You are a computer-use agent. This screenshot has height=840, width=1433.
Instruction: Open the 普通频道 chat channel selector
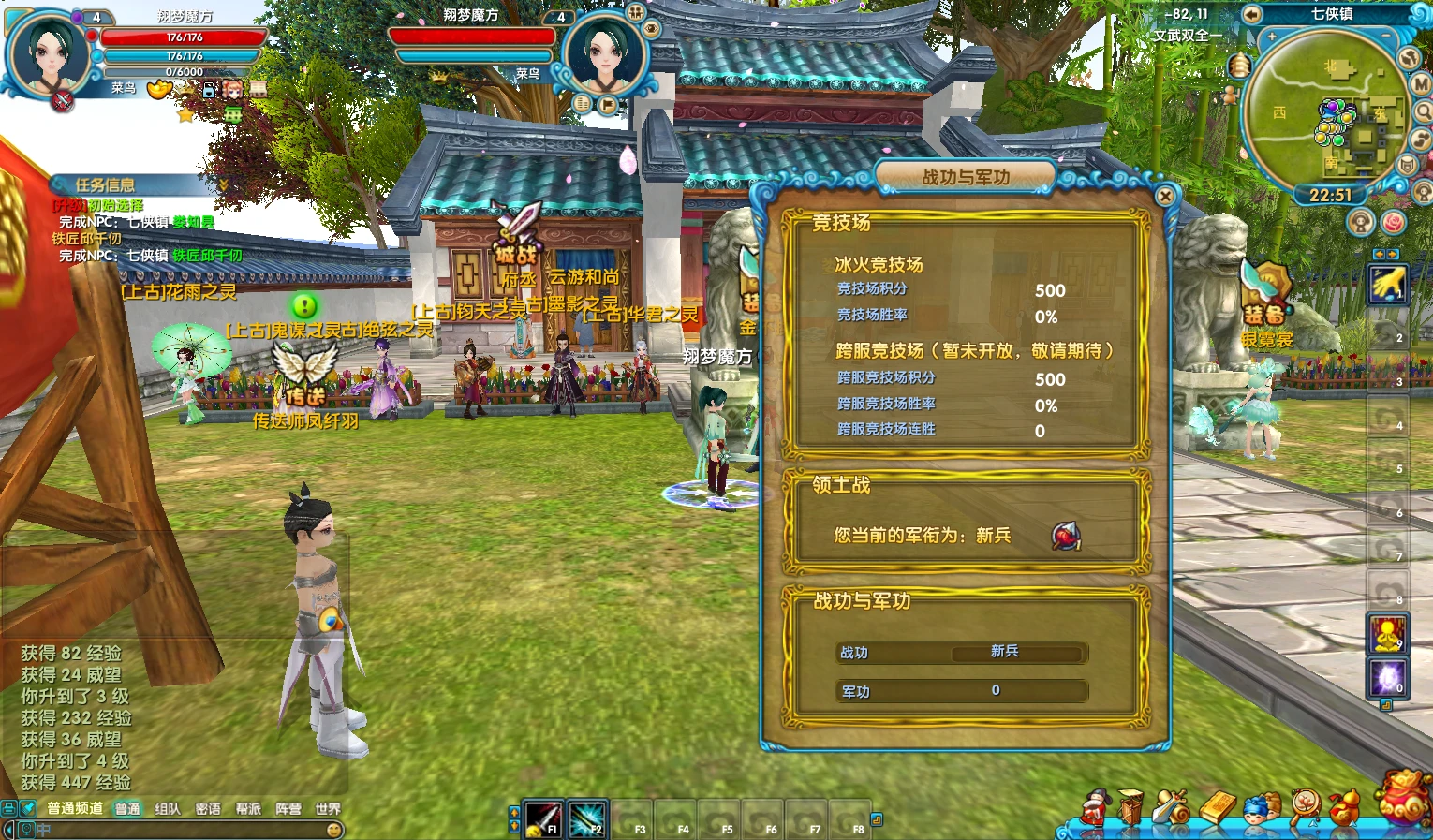pyautogui.click(x=76, y=807)
